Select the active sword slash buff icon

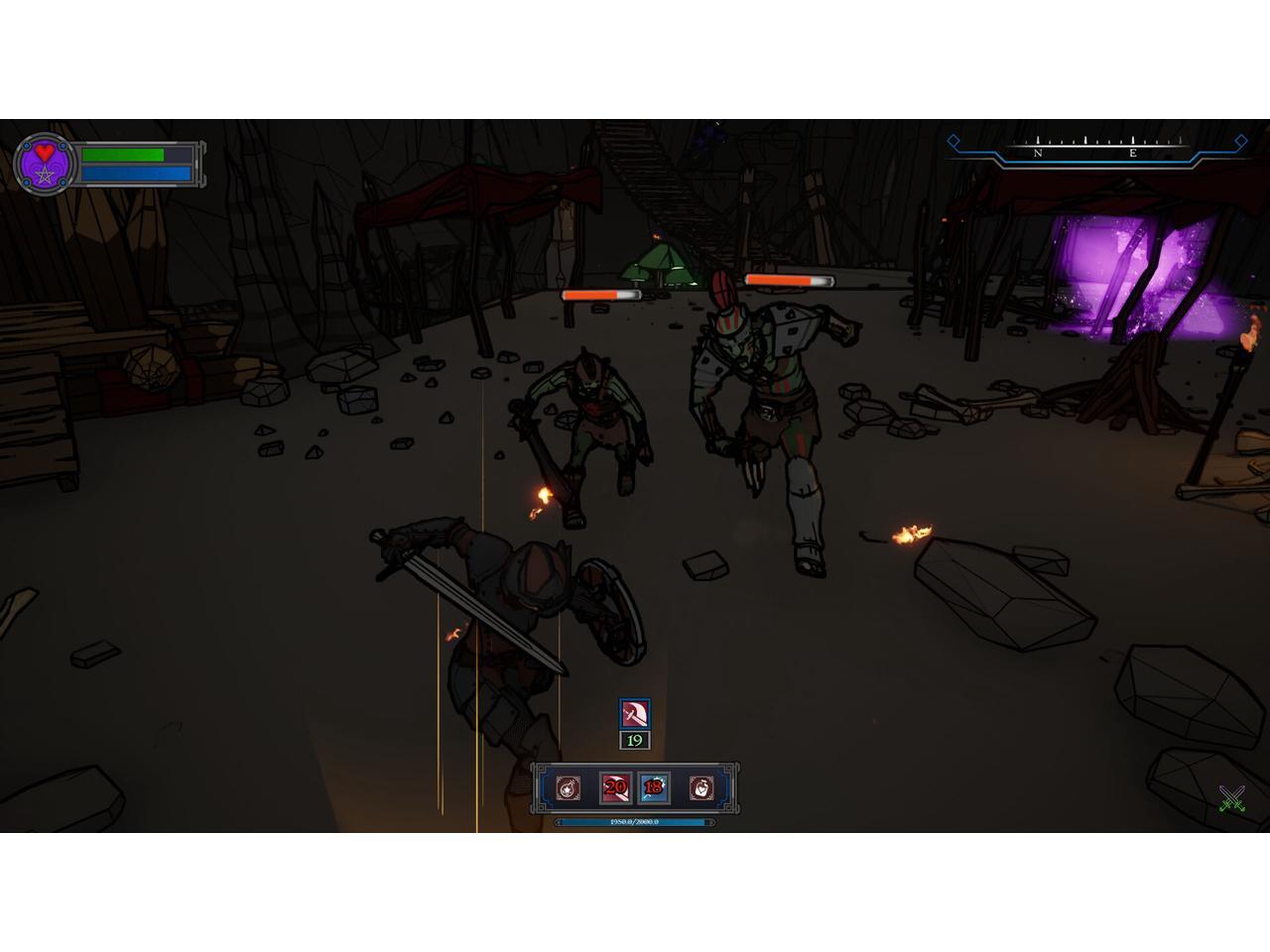634,714
